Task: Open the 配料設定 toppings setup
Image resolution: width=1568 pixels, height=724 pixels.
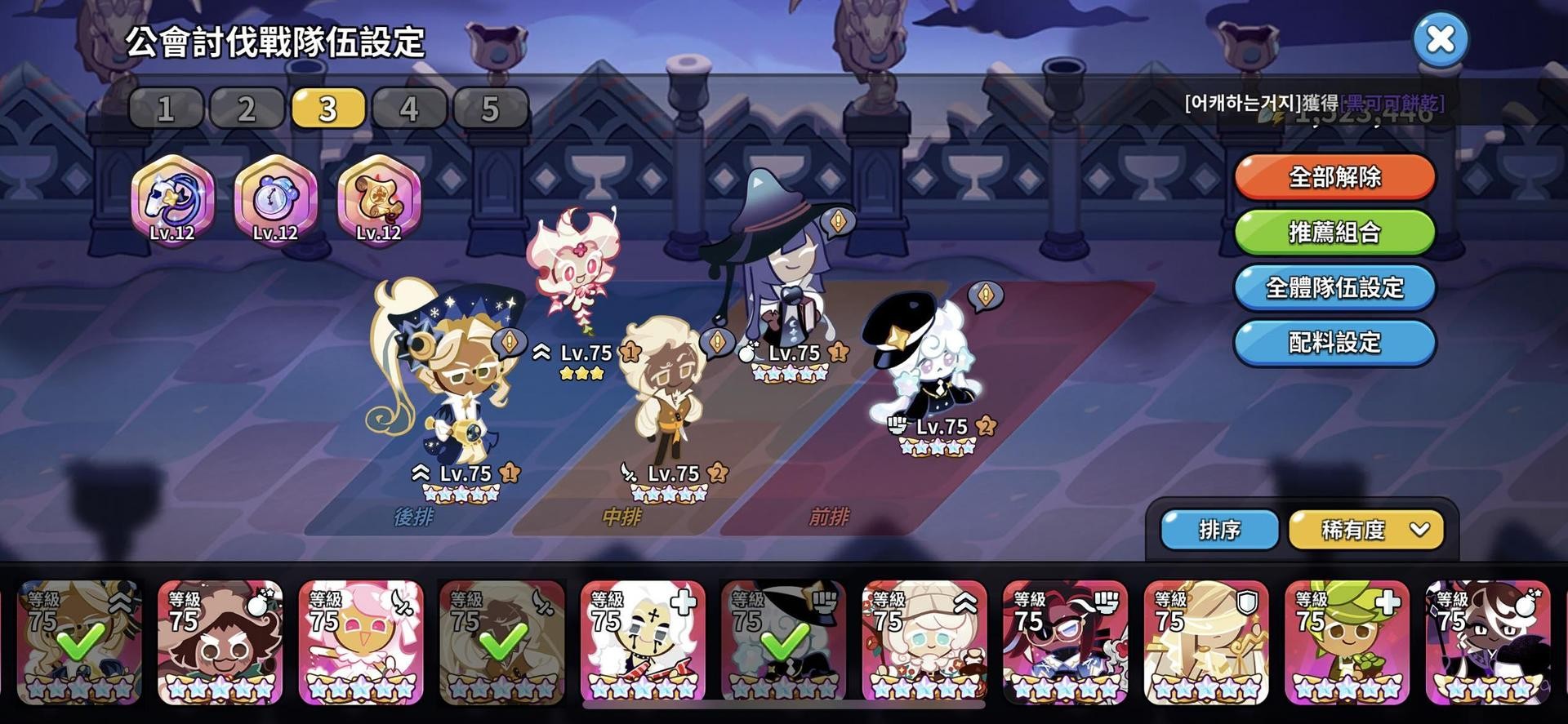Action: tap(1334, 342)
